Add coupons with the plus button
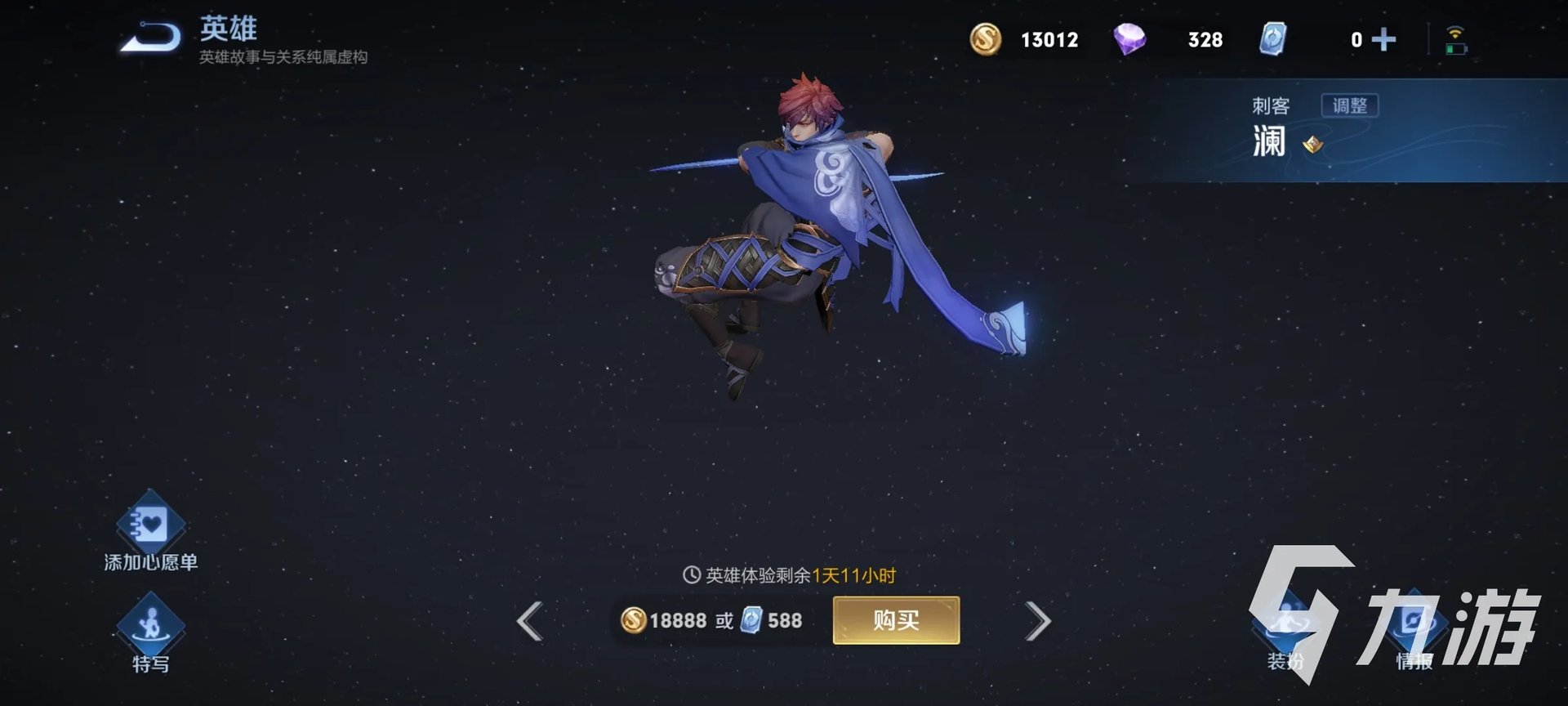The height and width of the screenshot is (706, 1568). (x=1383, y=39)
